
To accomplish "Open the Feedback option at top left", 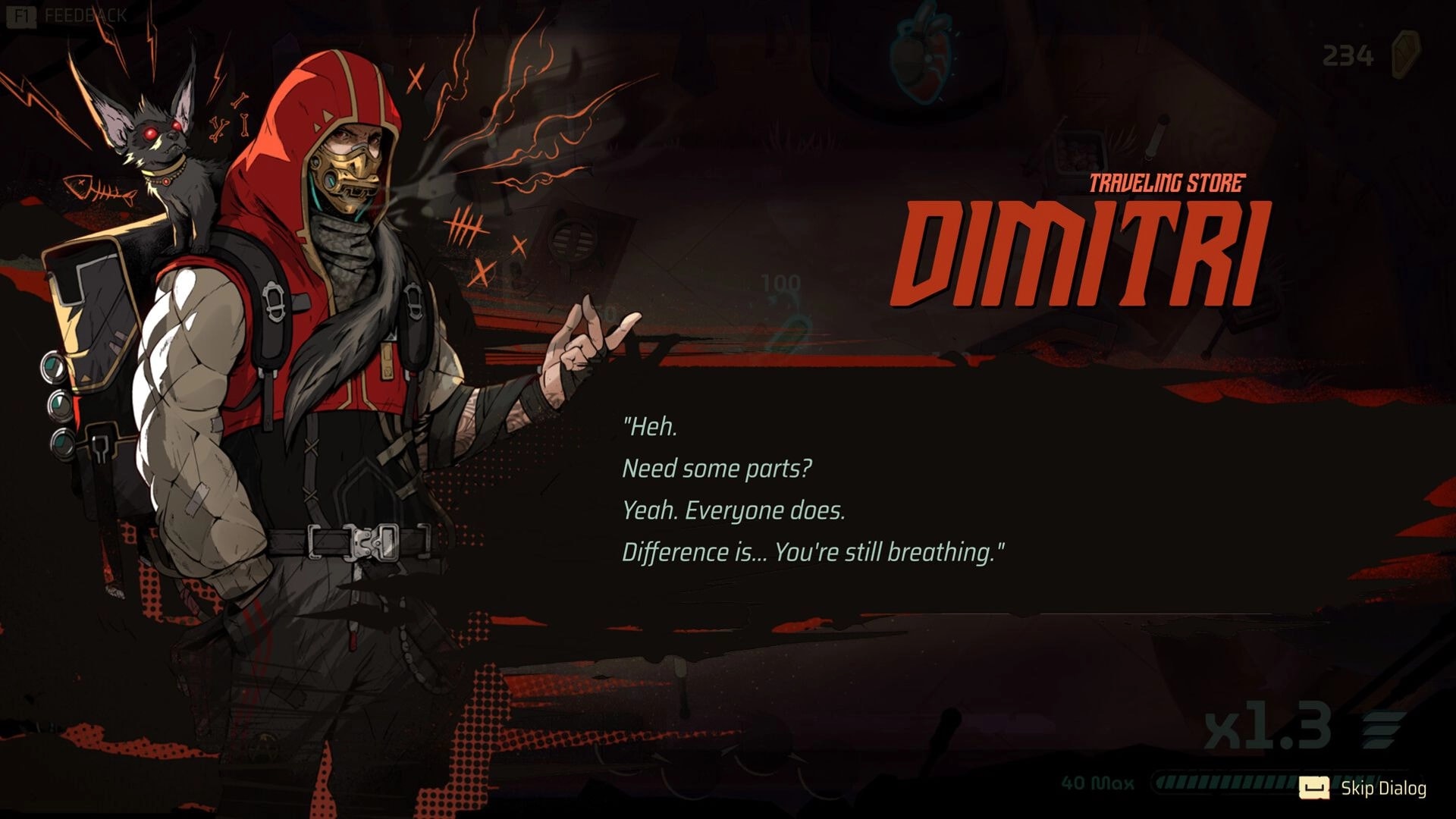I will coord(83,12).
